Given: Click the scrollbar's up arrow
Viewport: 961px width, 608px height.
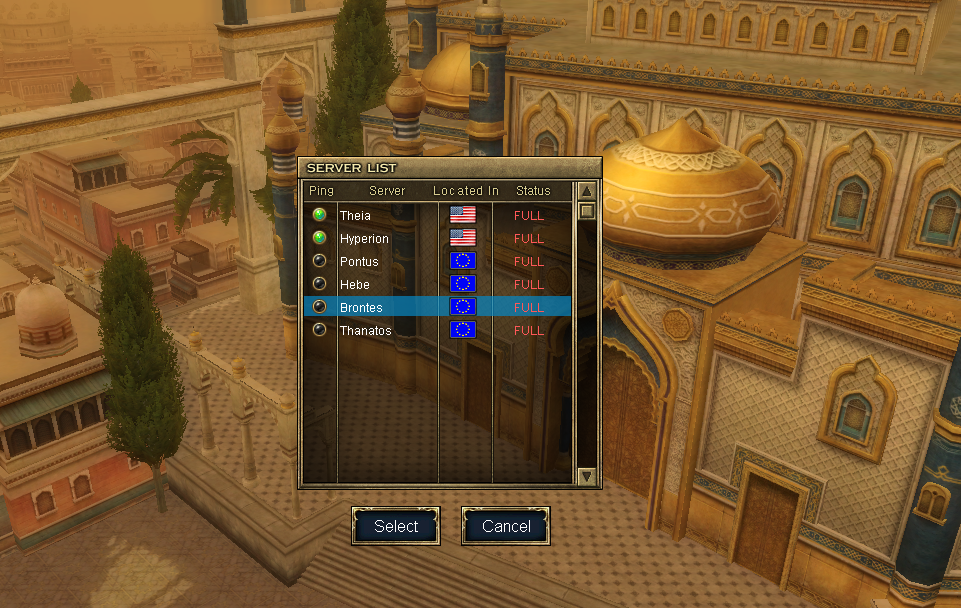Looking at the screenshot, I should [587, 191].
